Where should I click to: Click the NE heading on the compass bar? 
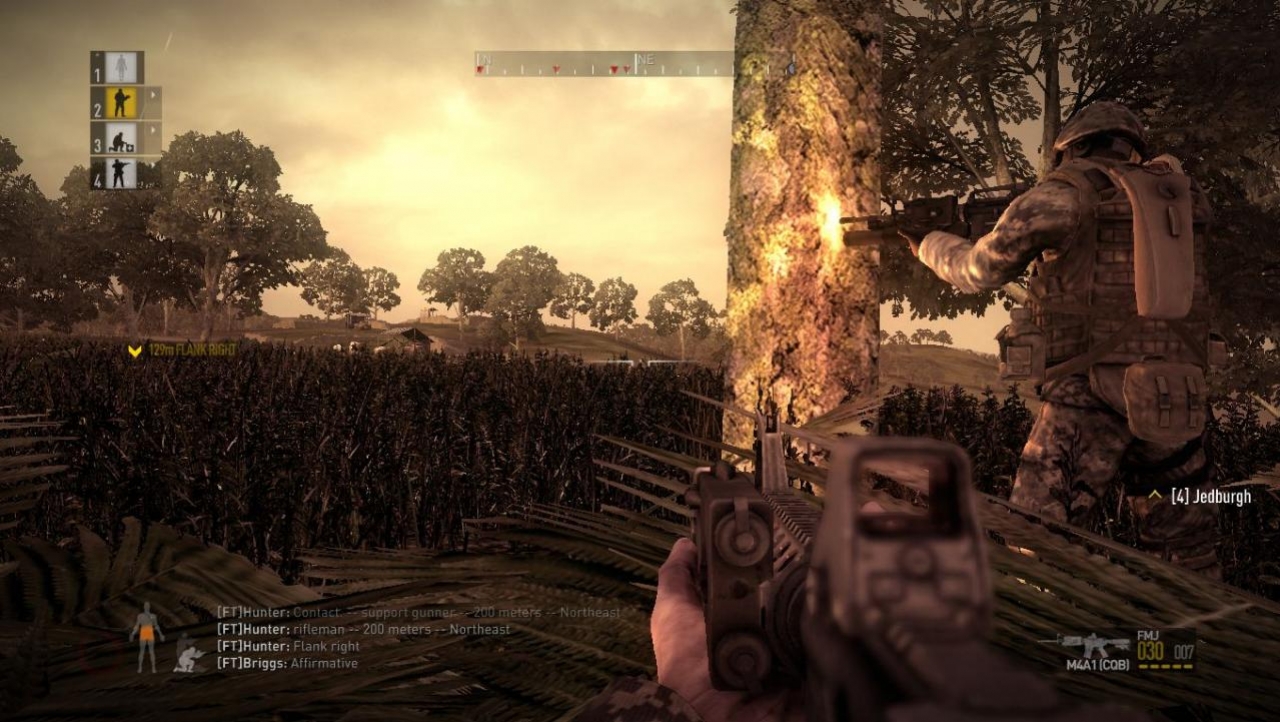click(647, 59)
